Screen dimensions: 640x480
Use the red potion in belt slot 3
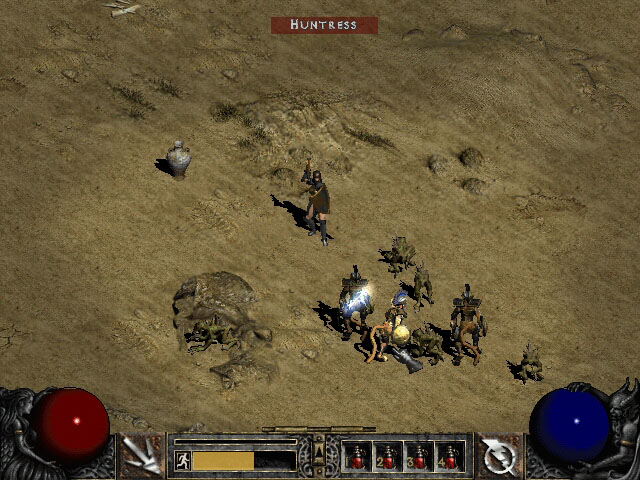[x=418, y=457]
